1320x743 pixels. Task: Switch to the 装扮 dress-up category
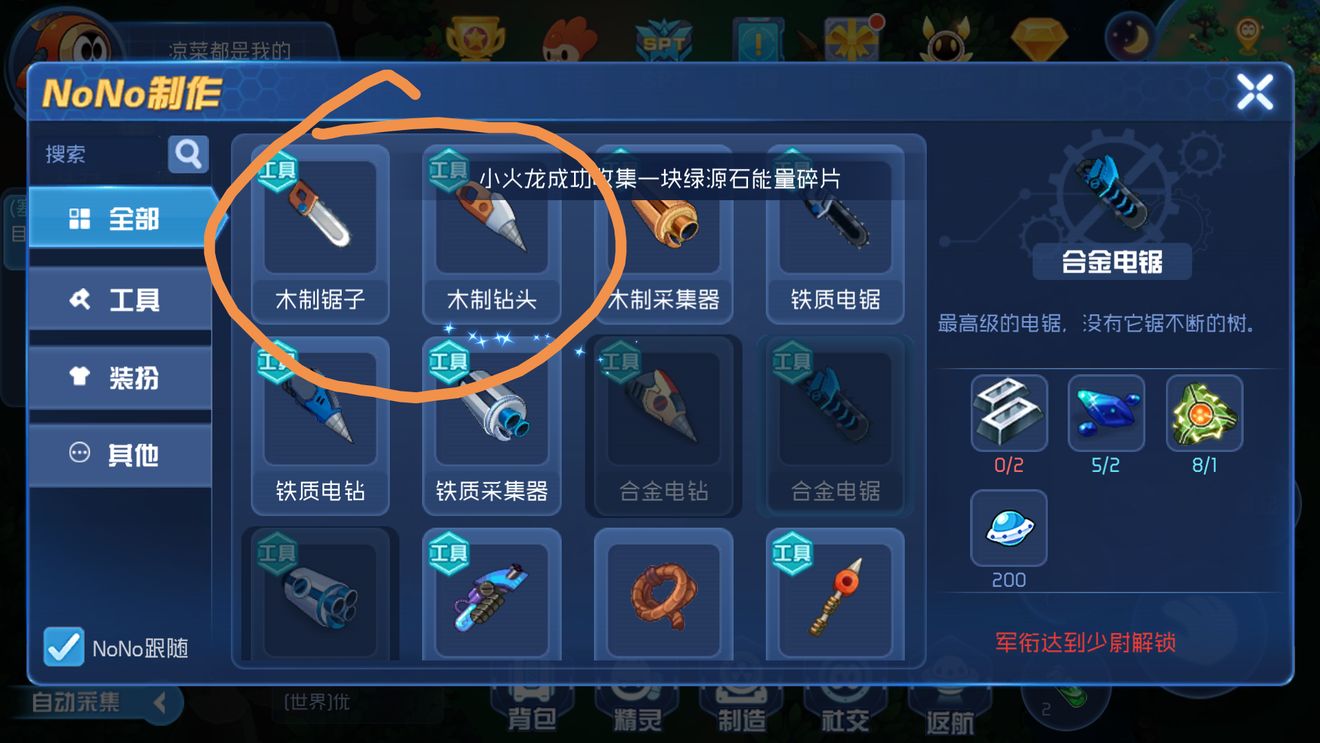click(120, 376)
